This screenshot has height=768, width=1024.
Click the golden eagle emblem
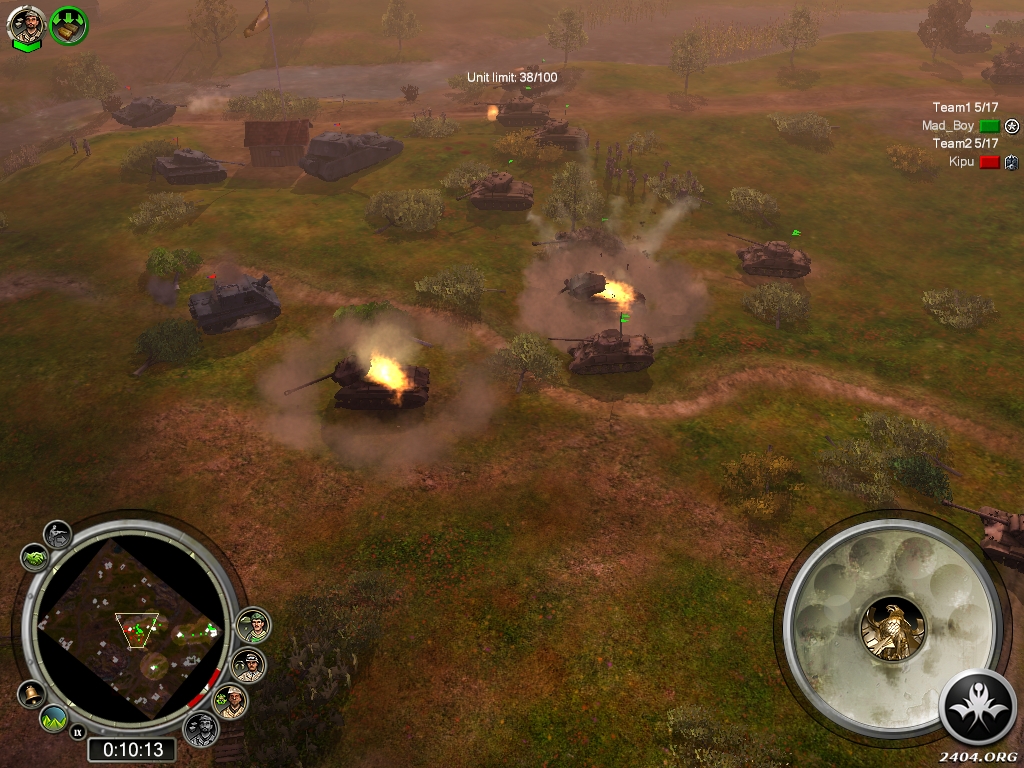(892, 628)
